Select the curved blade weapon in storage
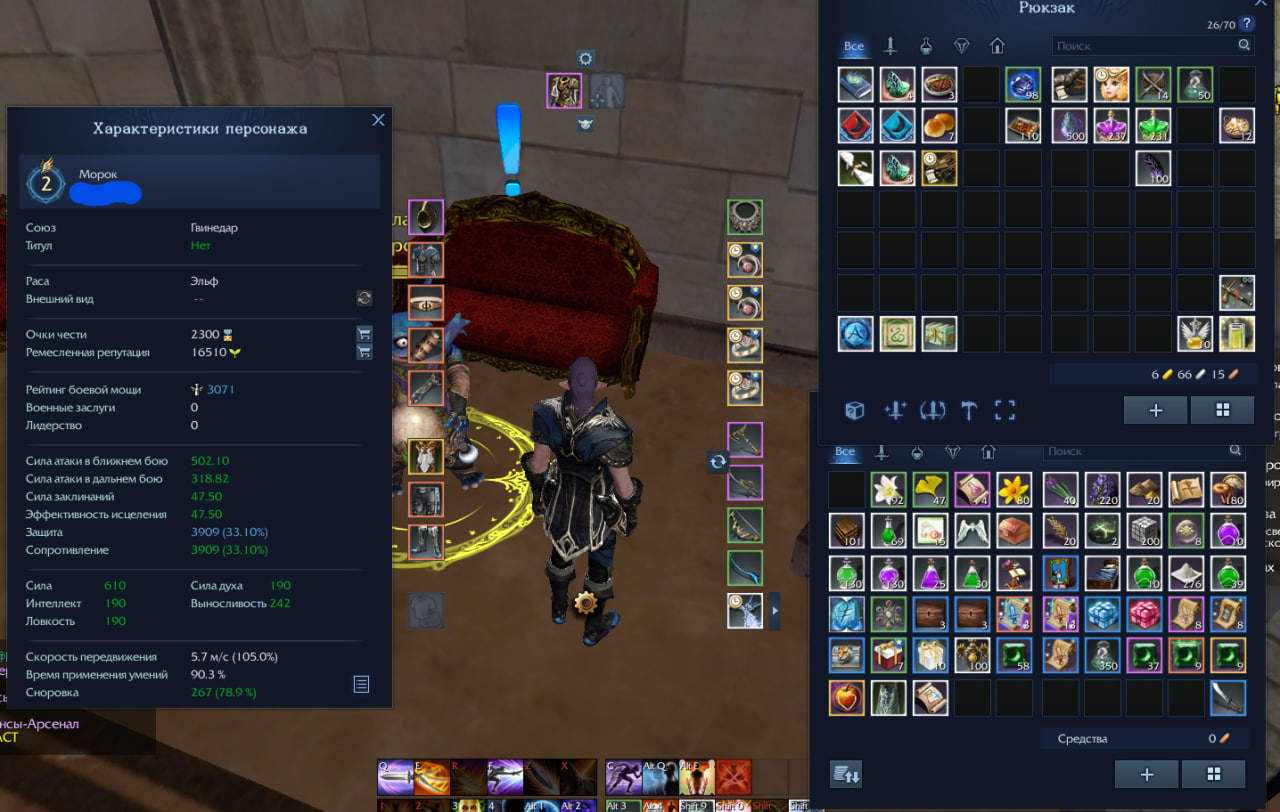Image resolution: width=1280 pixels, height=812 pixels. [x=1227, y=697]
